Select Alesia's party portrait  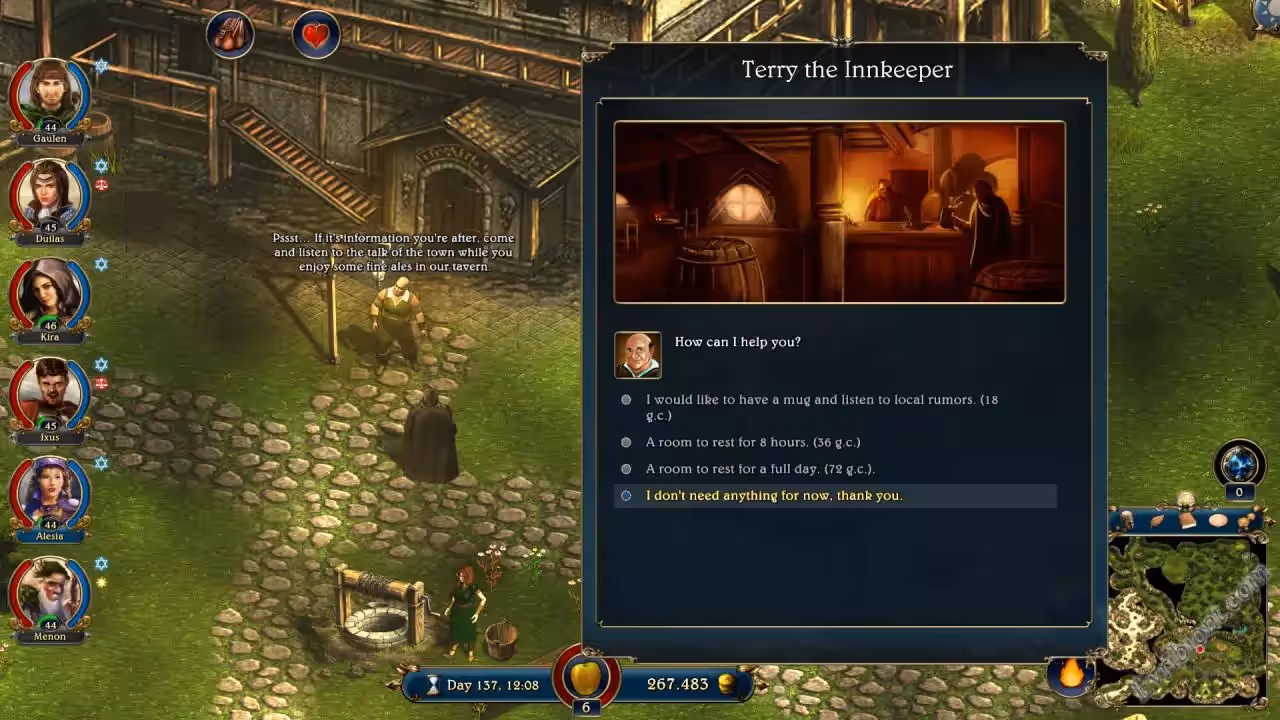coord(49,493)
